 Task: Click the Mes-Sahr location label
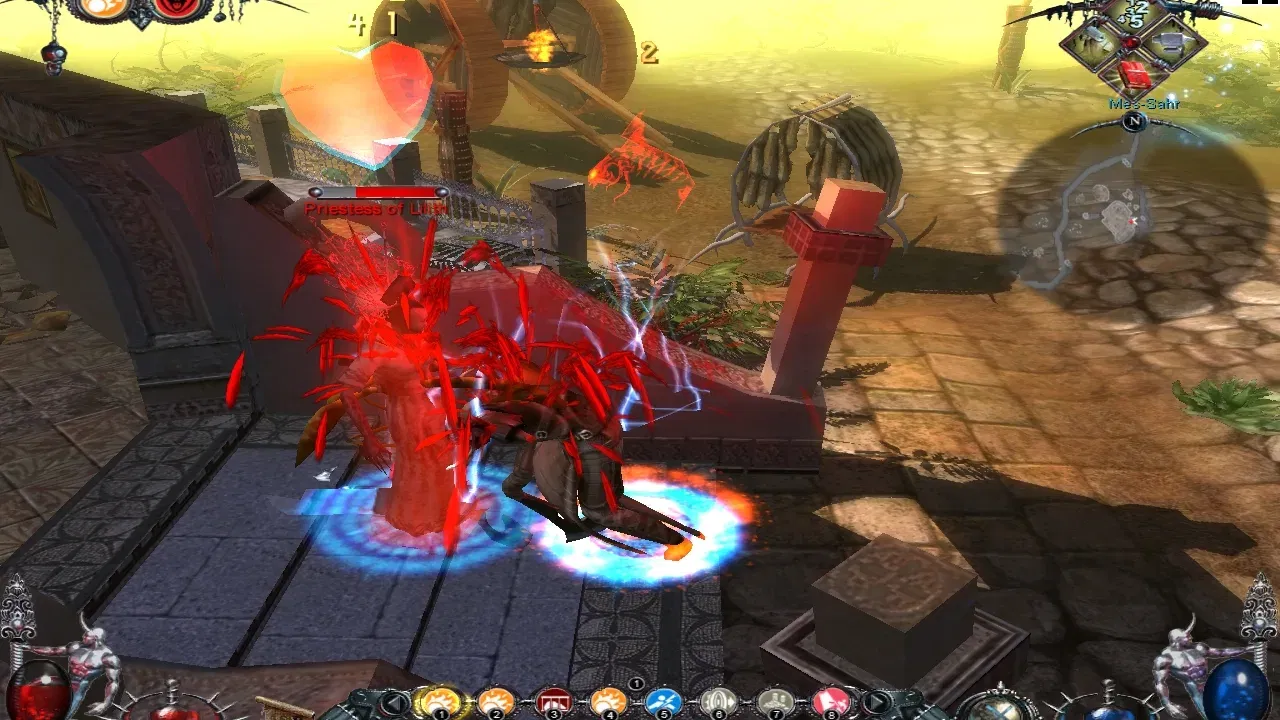pos(1143,103)
